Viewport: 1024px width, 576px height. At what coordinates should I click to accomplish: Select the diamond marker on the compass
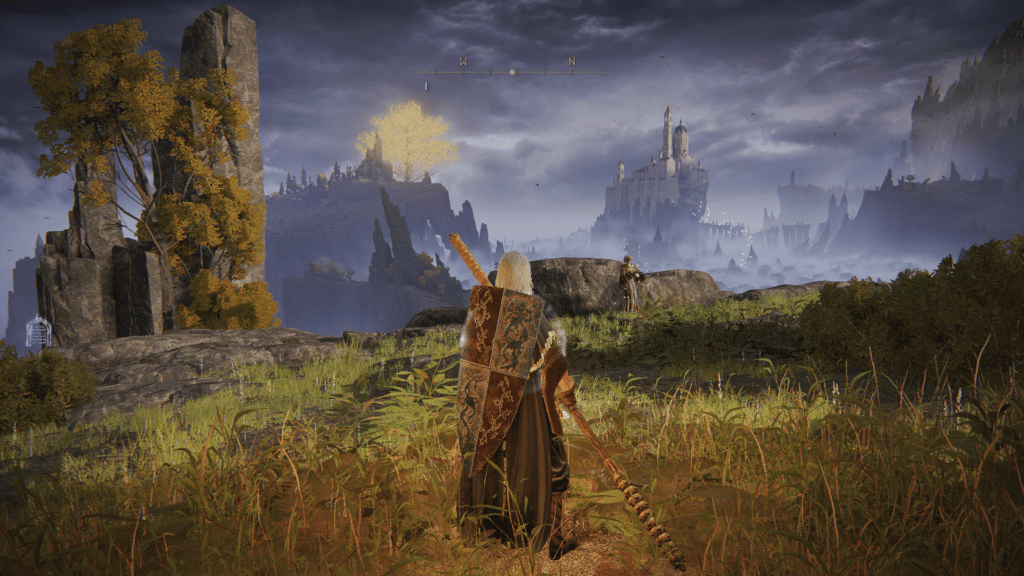pos(513,72)
